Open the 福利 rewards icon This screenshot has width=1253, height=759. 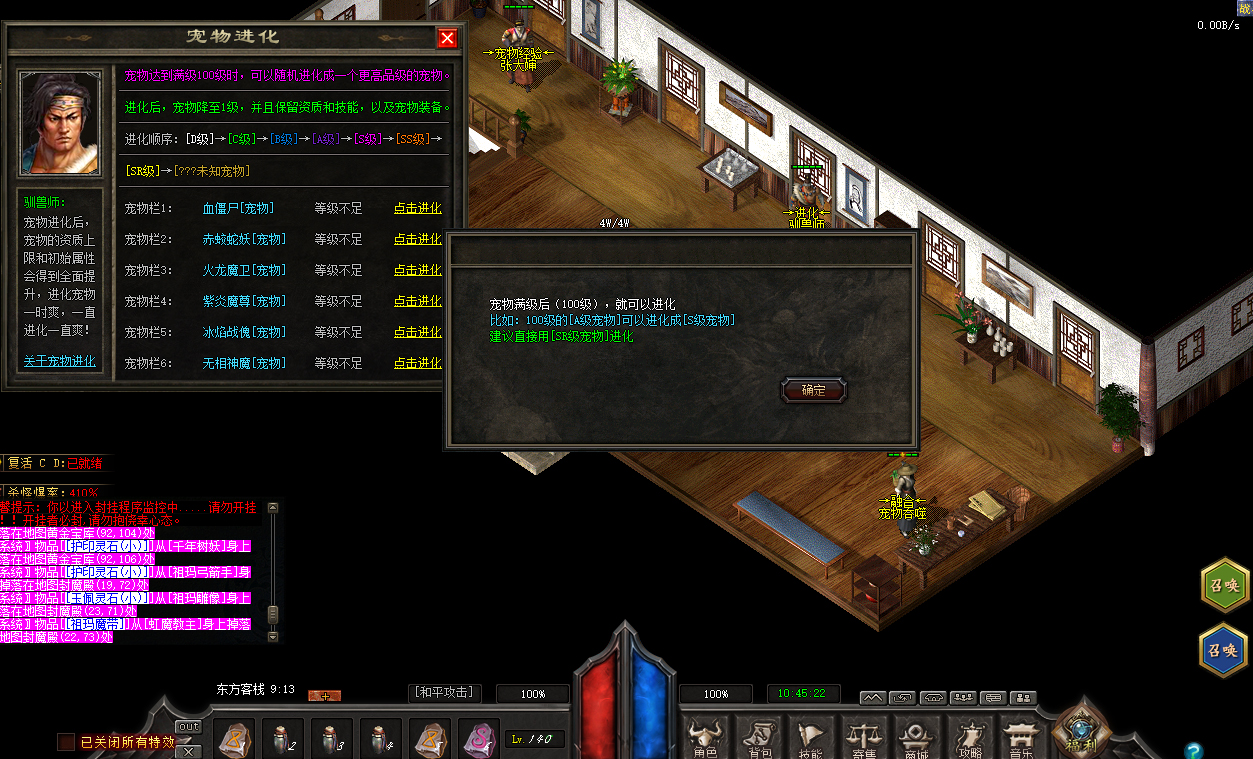click(x=1081, y=732)
